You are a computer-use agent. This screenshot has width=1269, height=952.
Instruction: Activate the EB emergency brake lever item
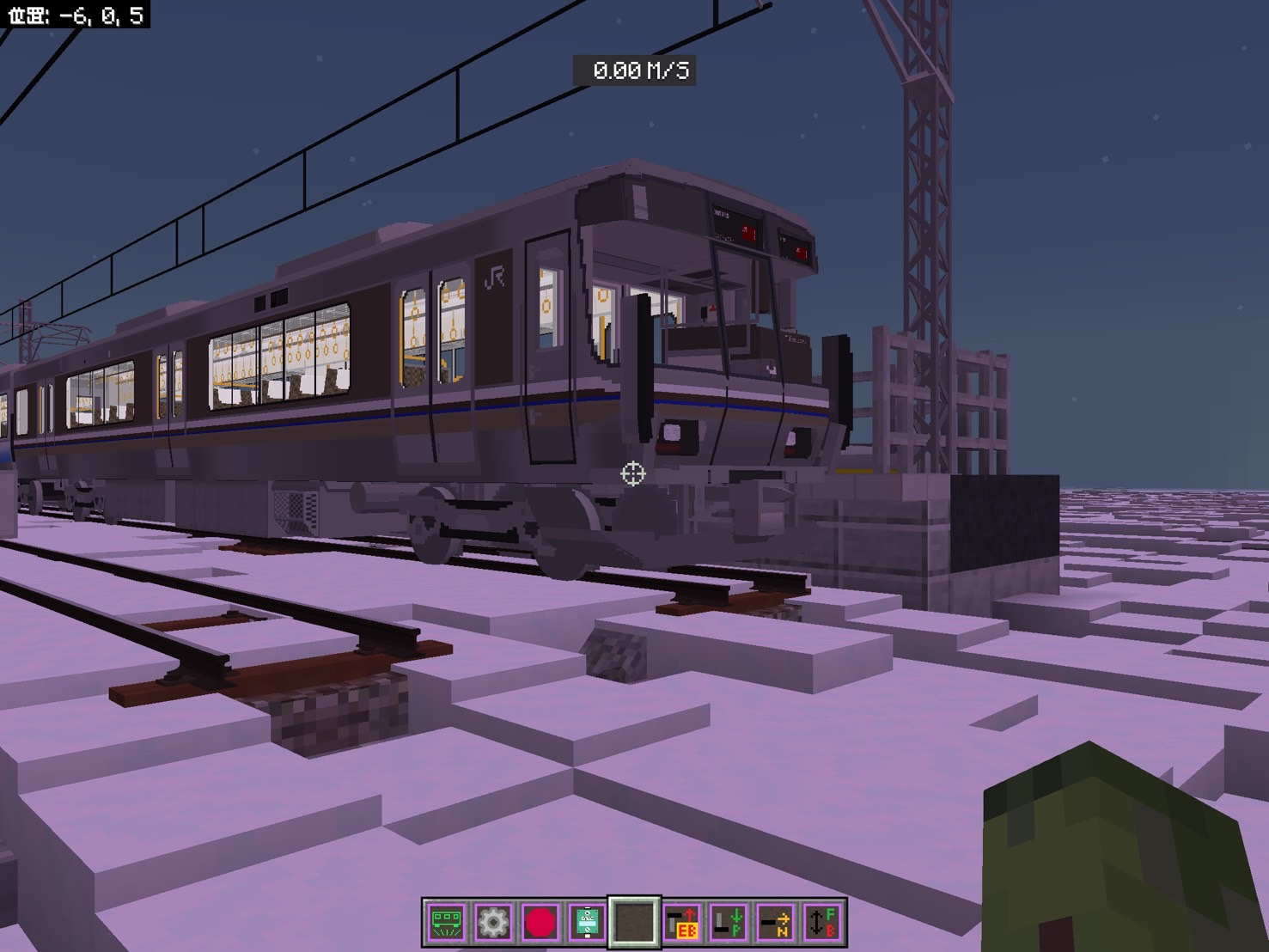point(681,923)
